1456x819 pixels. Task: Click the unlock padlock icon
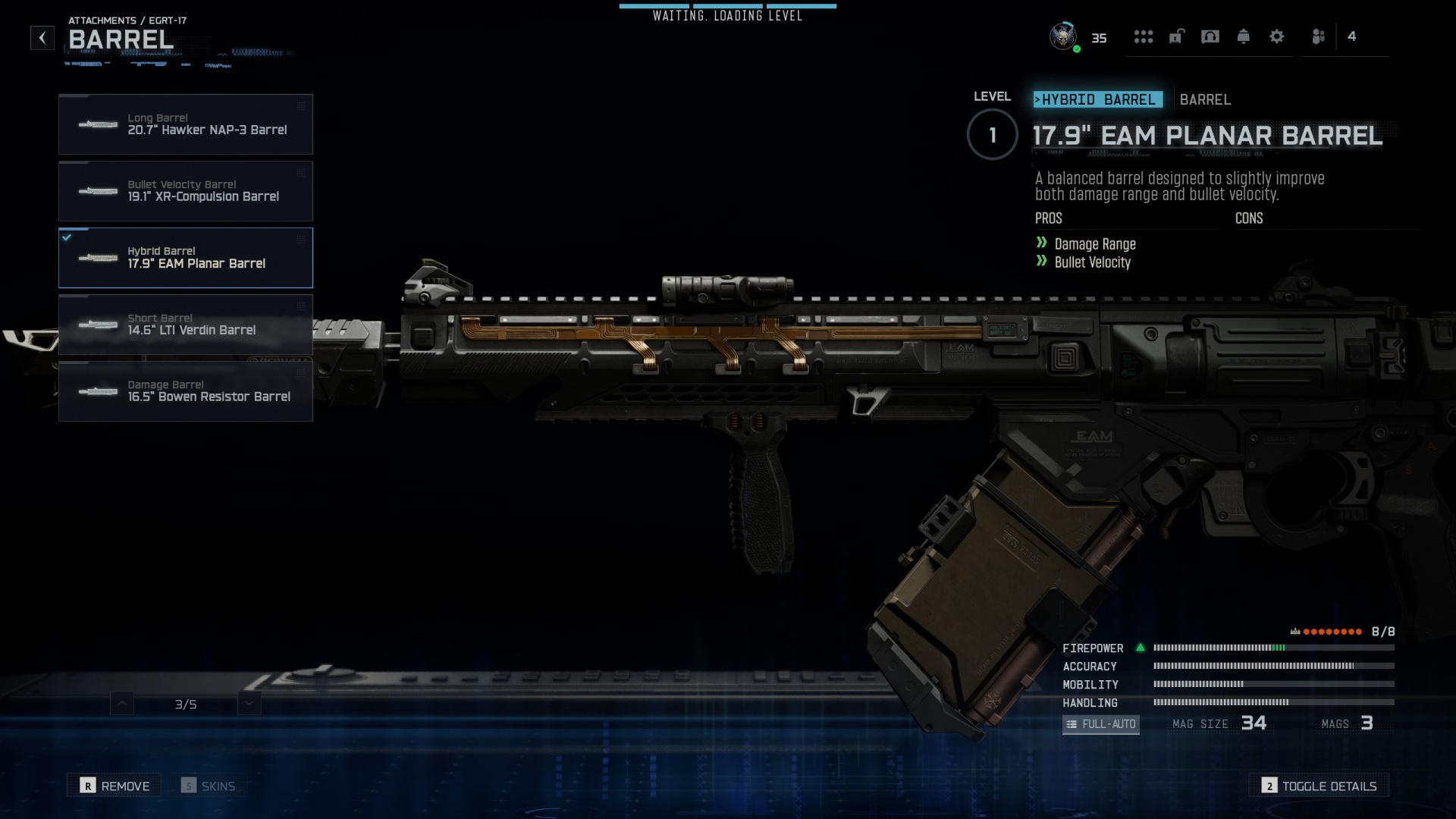click(1176, 36)
